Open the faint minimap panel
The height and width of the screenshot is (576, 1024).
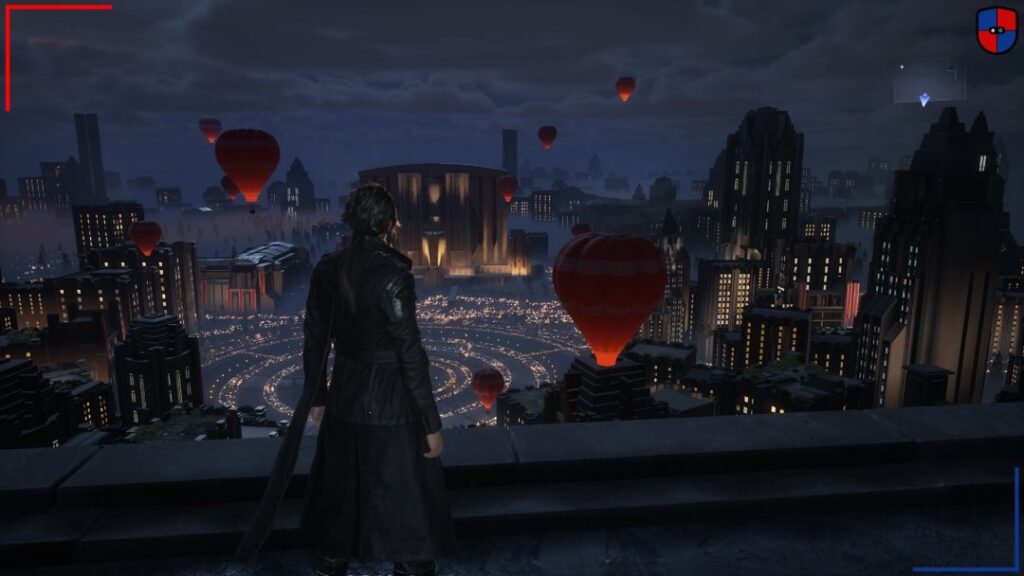[x=929, y=81]
